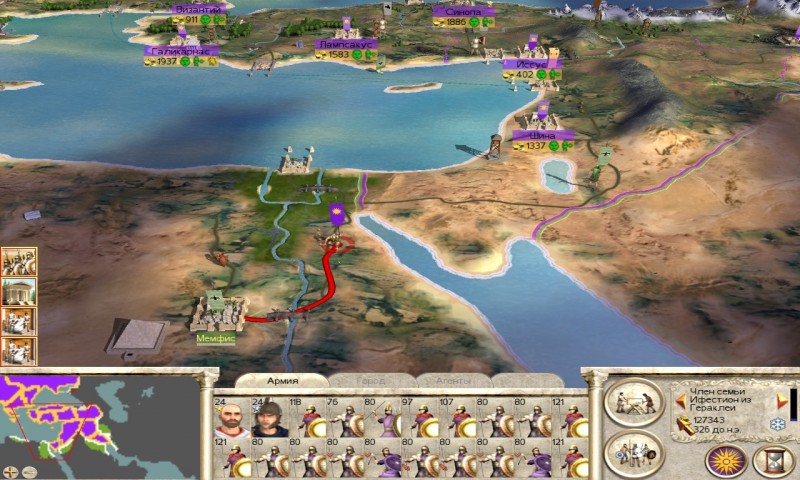Viewport: 800px width, 480px height.
Task: Select the Галикарнас settlement banner
Action: coord(181,50)
